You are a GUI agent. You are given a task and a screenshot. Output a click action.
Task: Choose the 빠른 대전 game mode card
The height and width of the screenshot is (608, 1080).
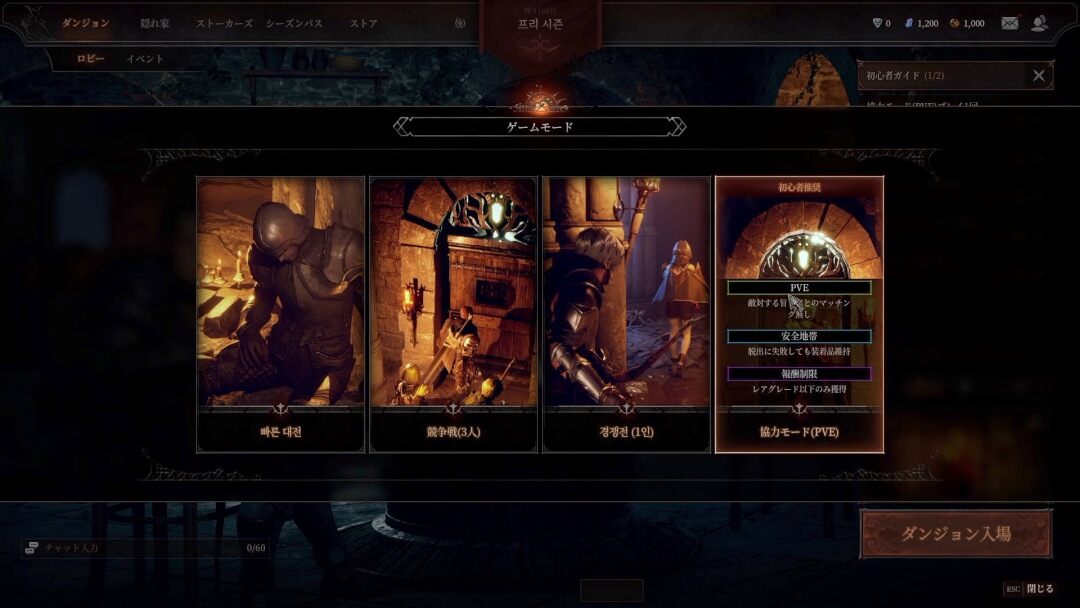pos(280,314)
